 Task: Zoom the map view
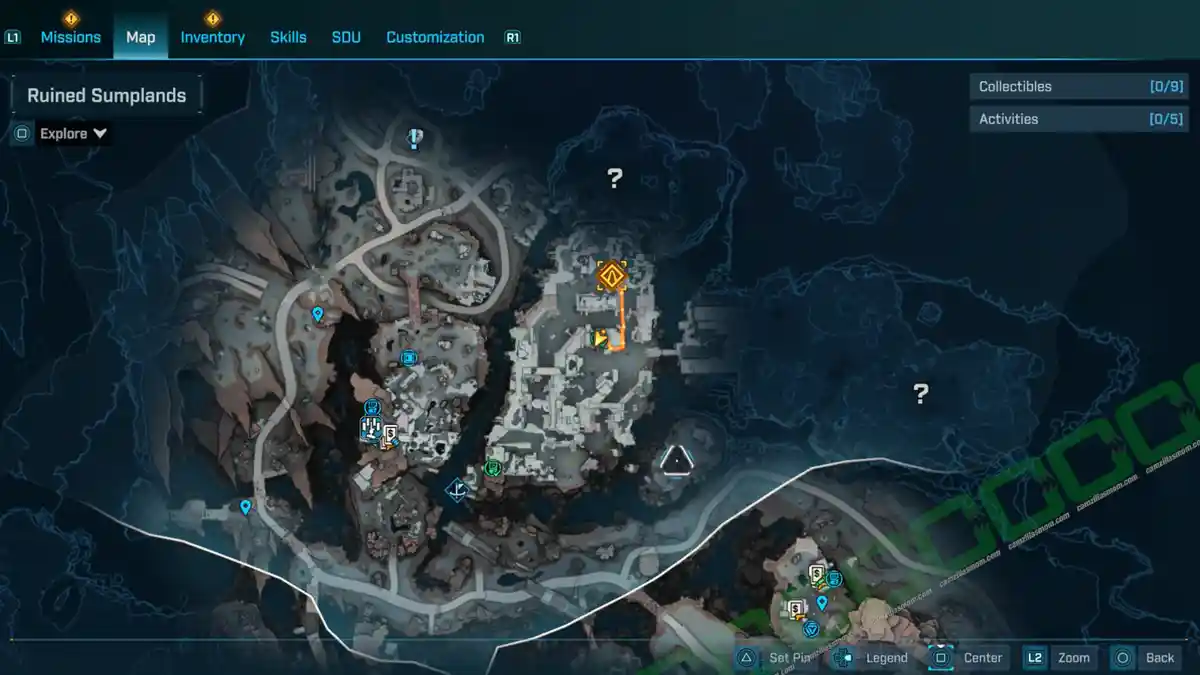tap(1059, 657)
